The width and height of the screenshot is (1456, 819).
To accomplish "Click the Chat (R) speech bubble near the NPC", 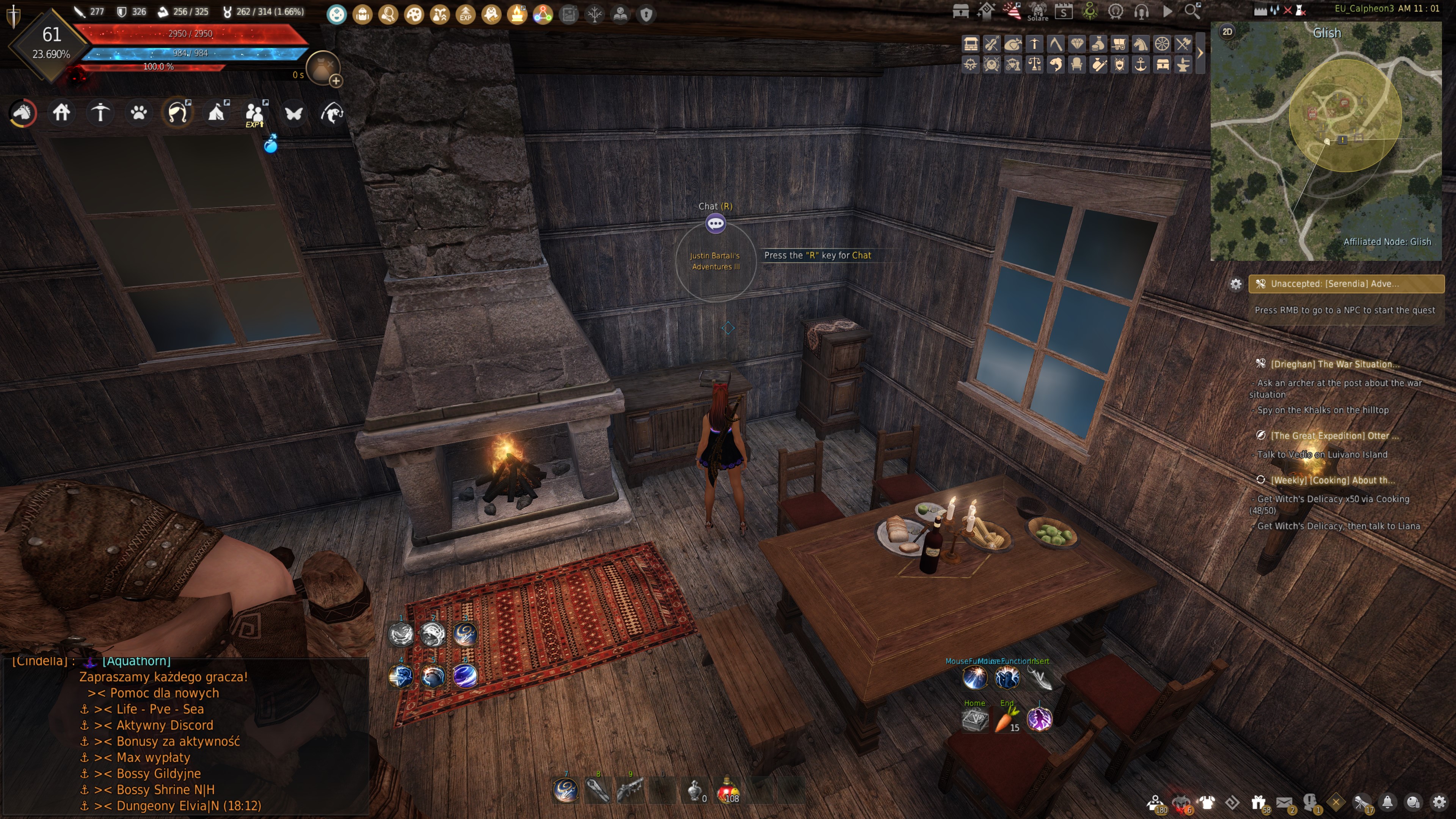I will tap(716, 223).
